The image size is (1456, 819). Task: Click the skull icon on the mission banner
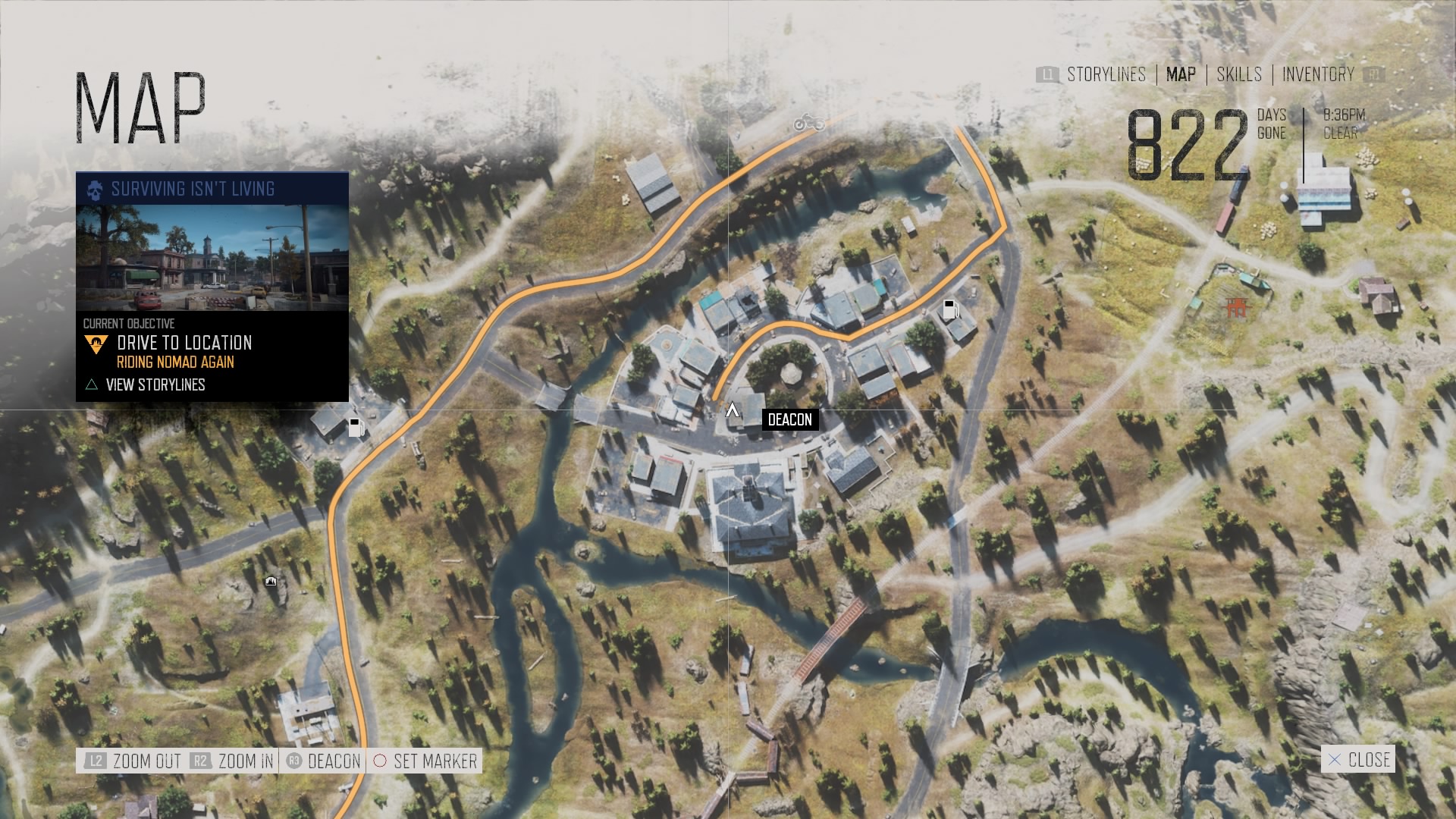pos(95,190)
